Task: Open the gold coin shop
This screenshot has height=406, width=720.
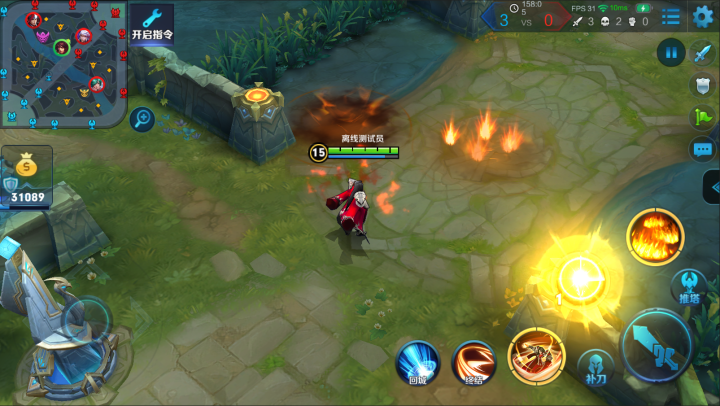Action: [x=26, y=167]
